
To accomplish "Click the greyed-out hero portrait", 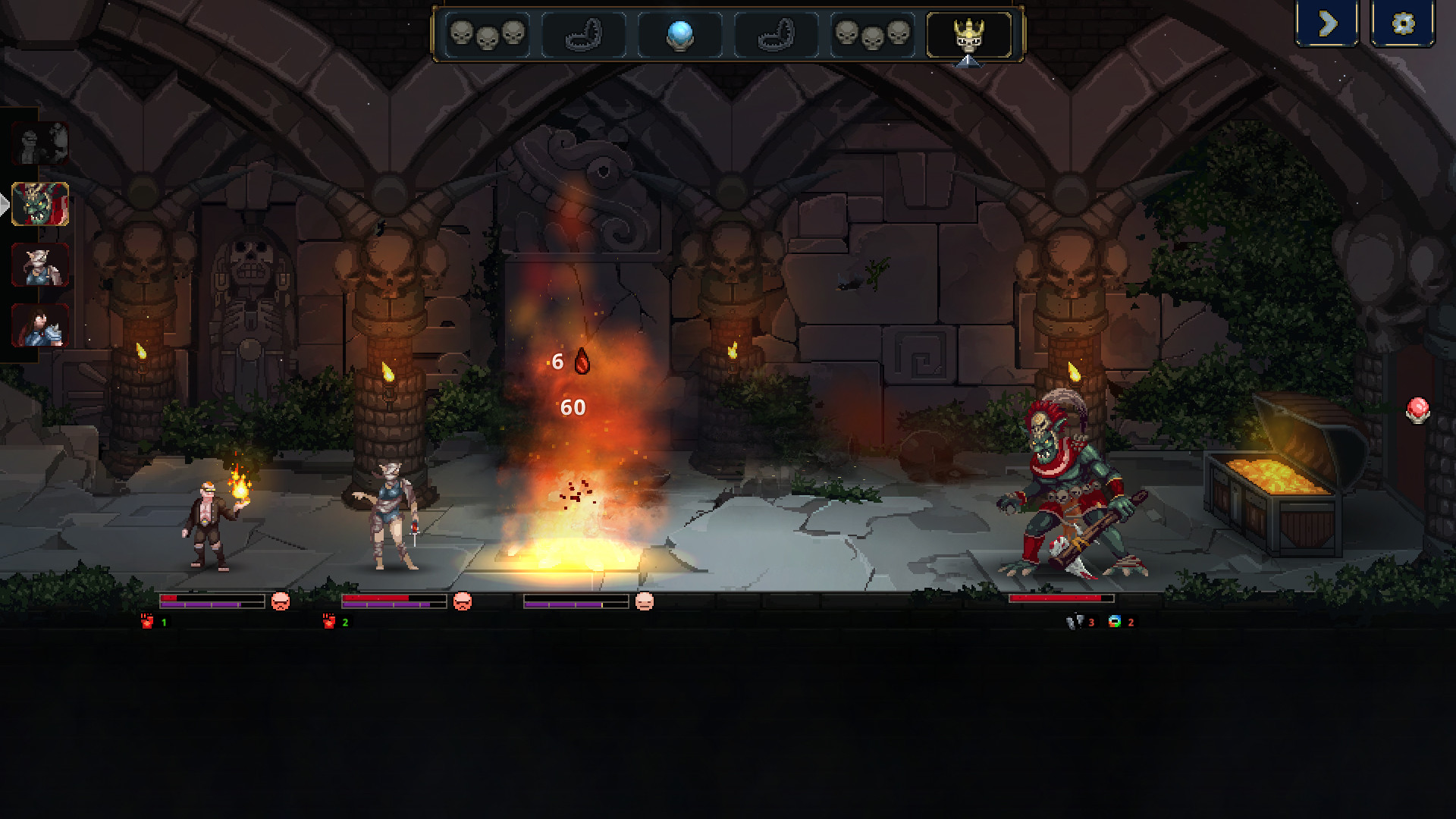I will pos(40,143).
